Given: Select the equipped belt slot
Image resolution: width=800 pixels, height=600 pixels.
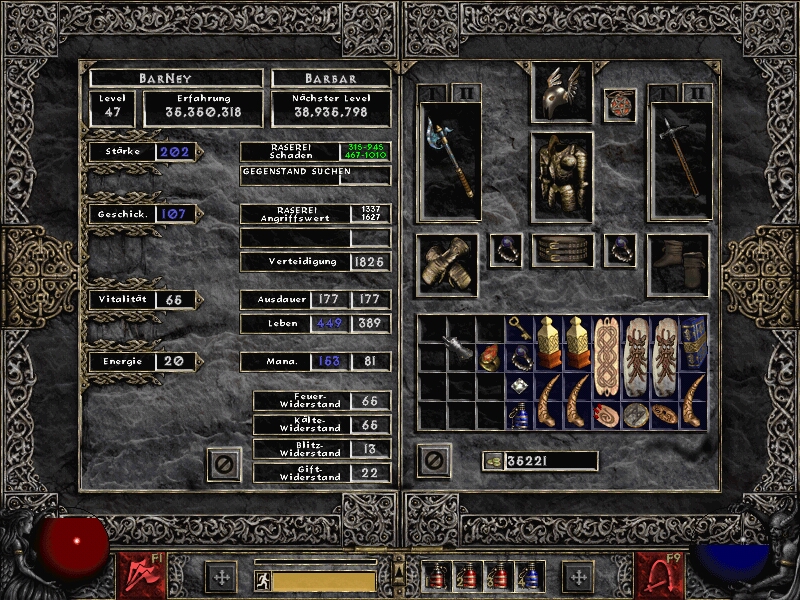Looking at the screenshot, I should [x=561, y=250].
